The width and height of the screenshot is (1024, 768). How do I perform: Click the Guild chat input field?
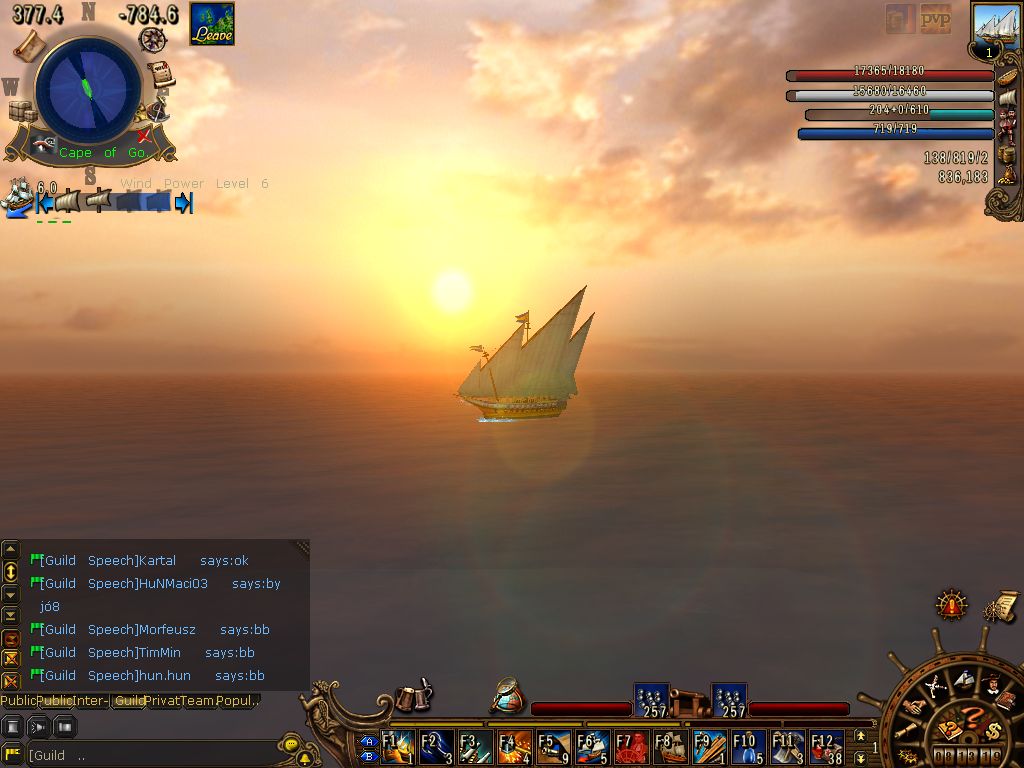point(150,755)
